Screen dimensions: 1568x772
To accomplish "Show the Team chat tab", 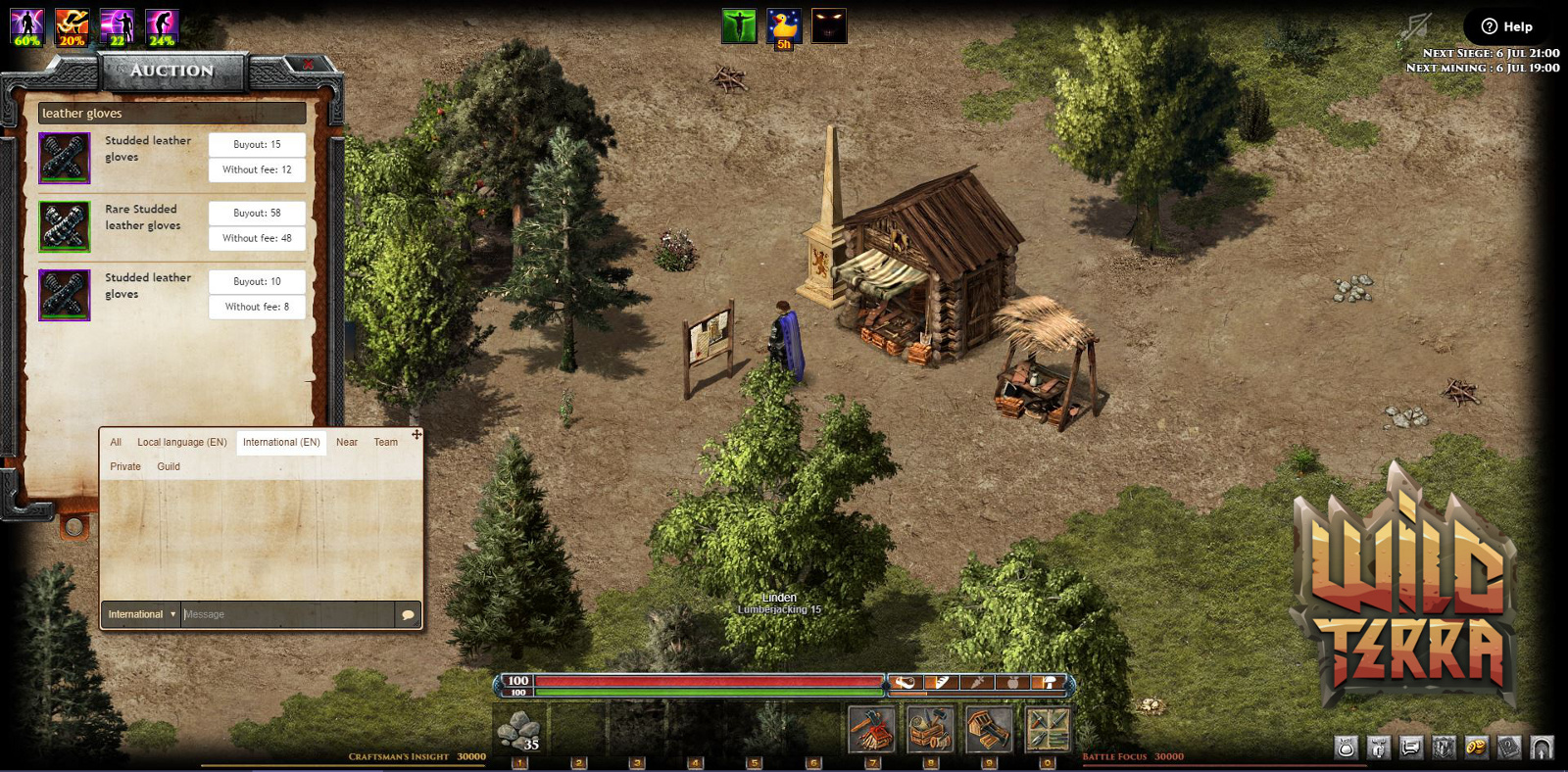I will tap(386, 442).
